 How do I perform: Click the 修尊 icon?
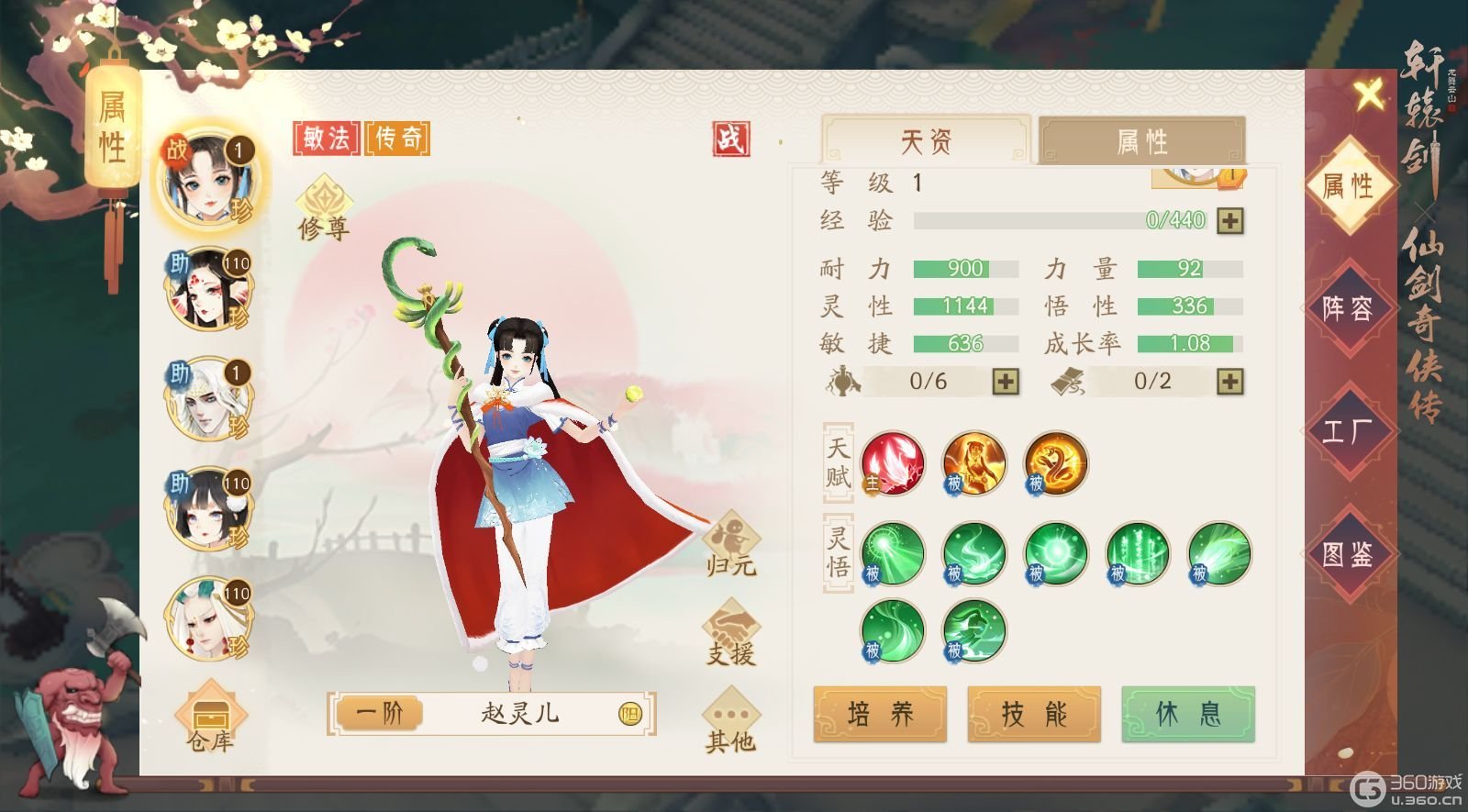(x=323, y=207)
